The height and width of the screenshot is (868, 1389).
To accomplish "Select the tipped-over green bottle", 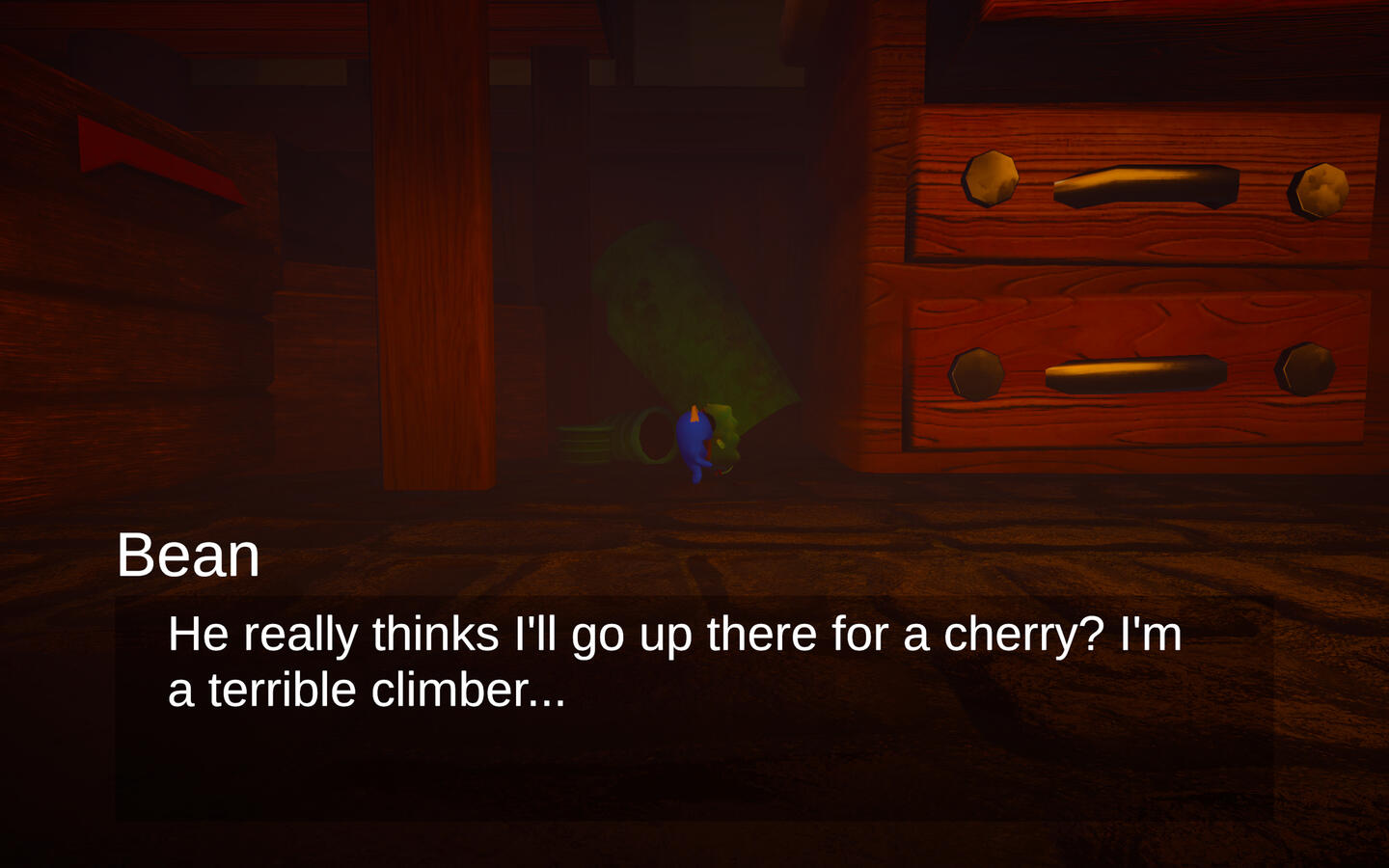I will coord(685,318).
